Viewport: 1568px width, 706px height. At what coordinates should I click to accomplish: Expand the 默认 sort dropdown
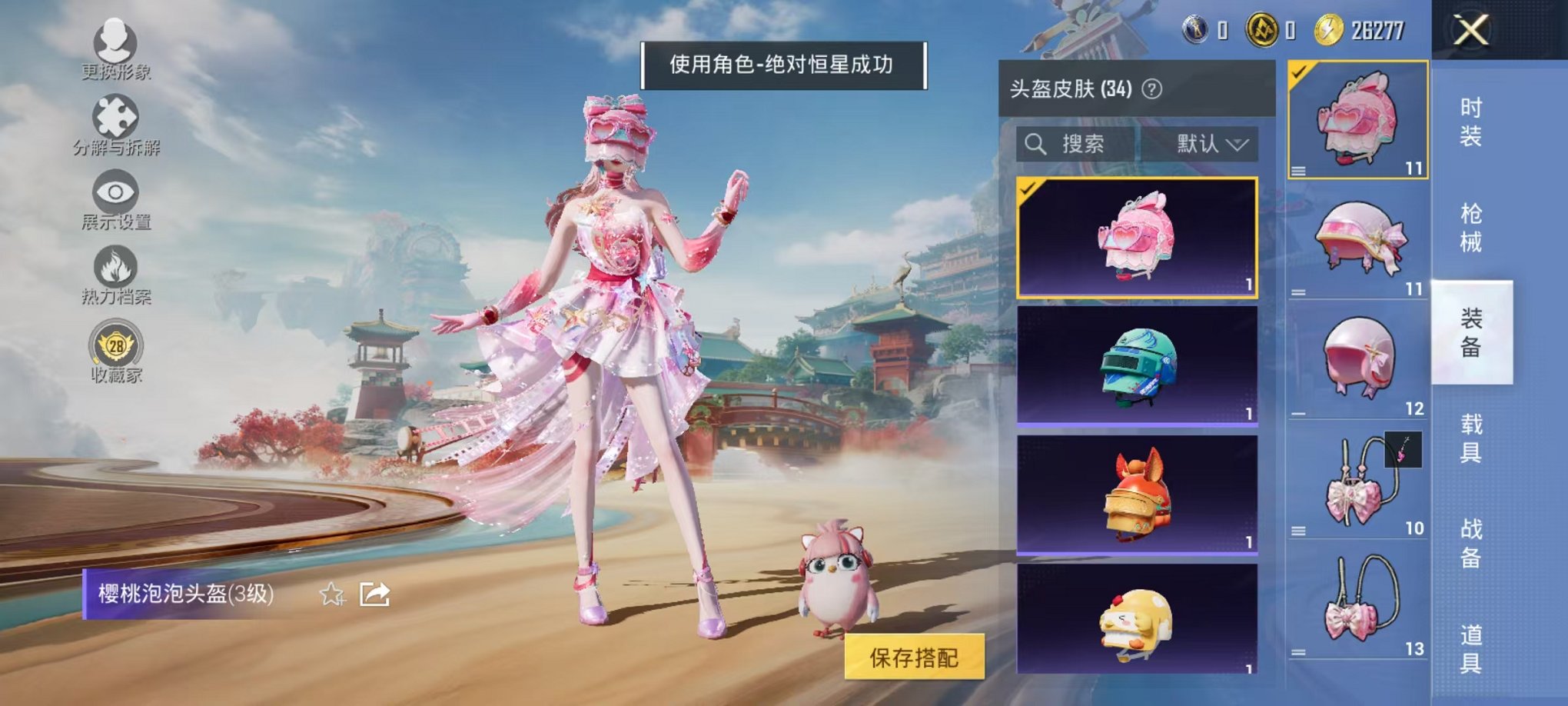1211,144
